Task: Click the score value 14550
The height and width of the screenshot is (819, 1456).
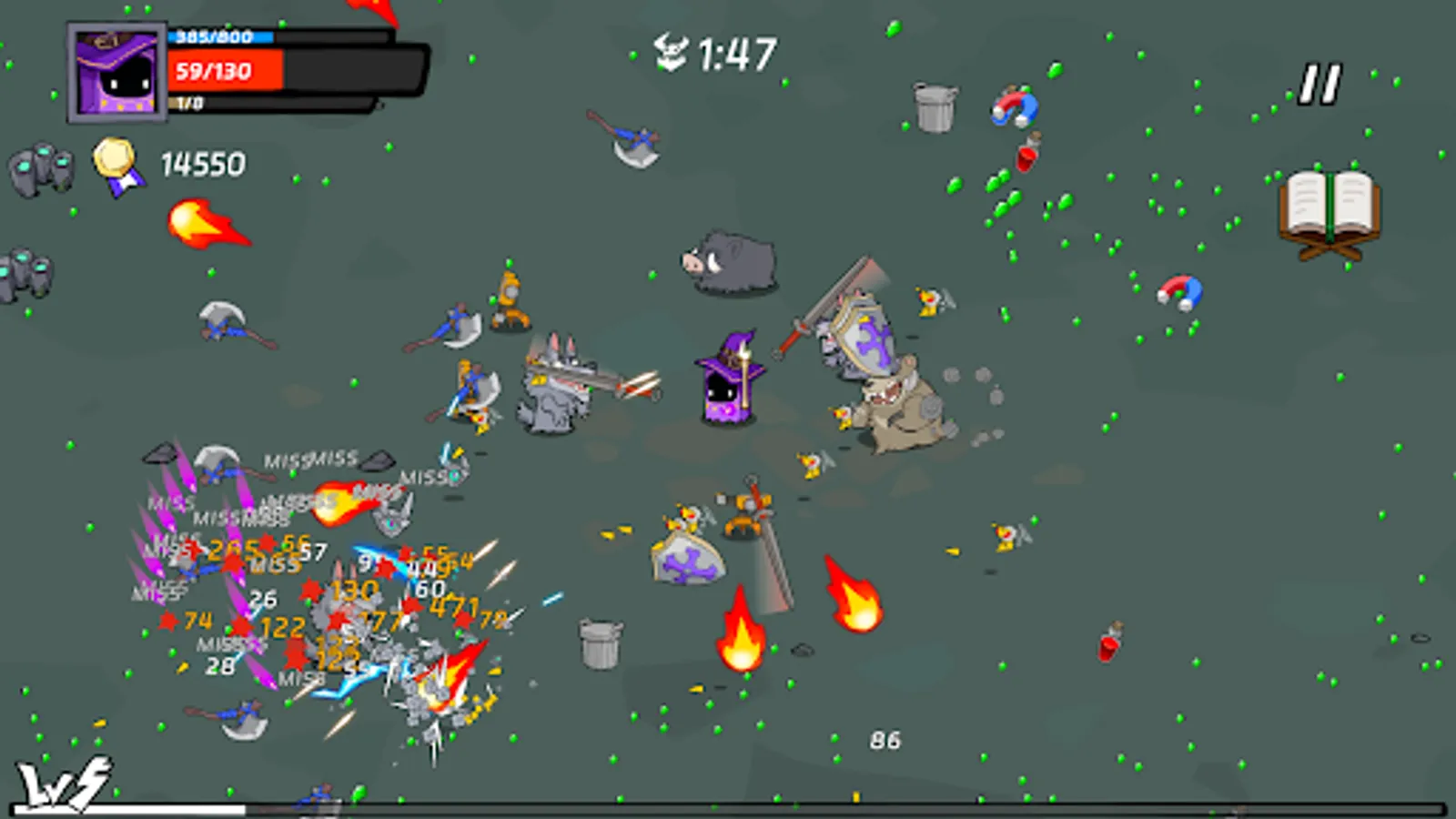Action: [202, 164]
